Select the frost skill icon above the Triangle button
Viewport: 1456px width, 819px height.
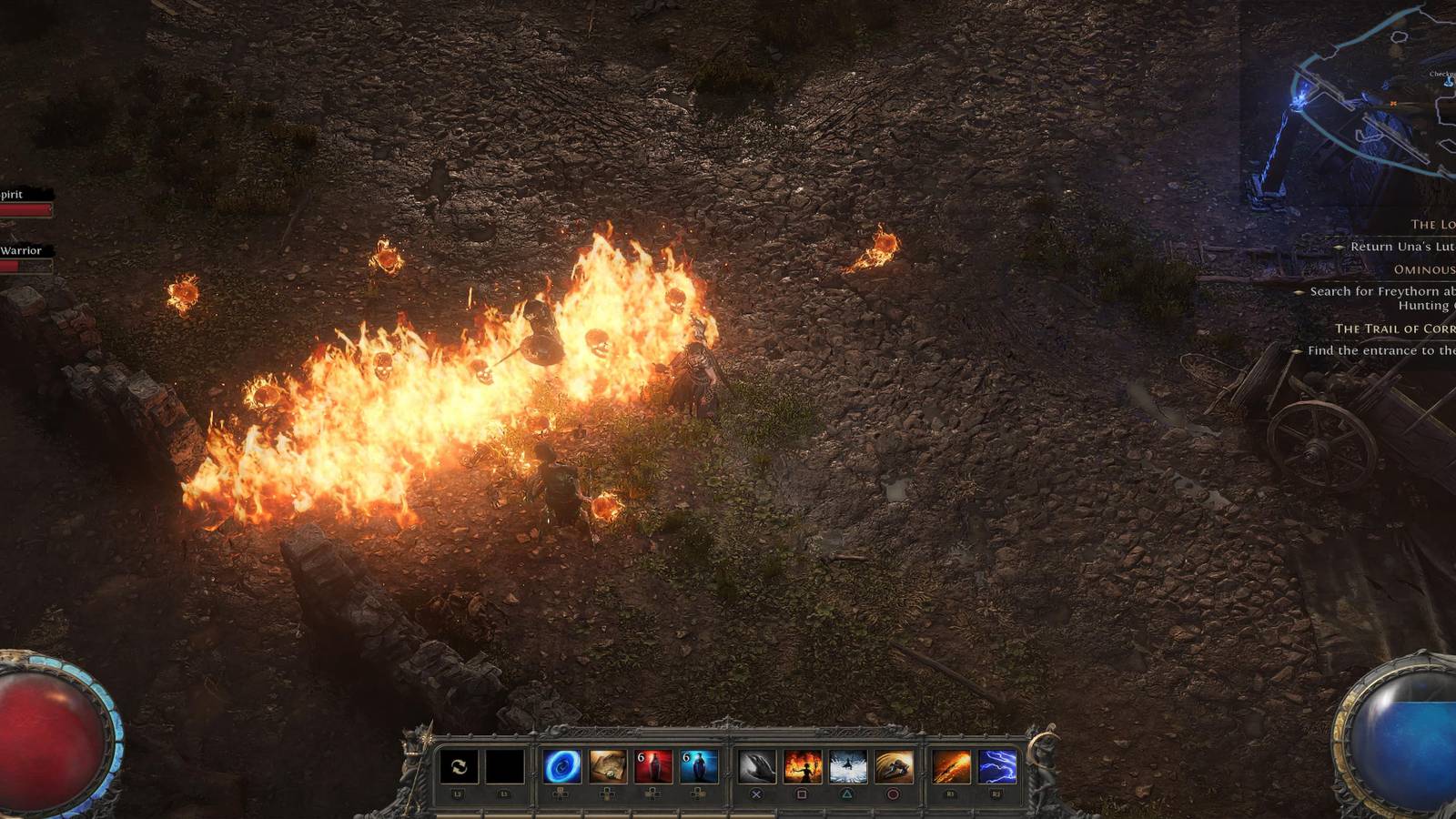point(849,767)
